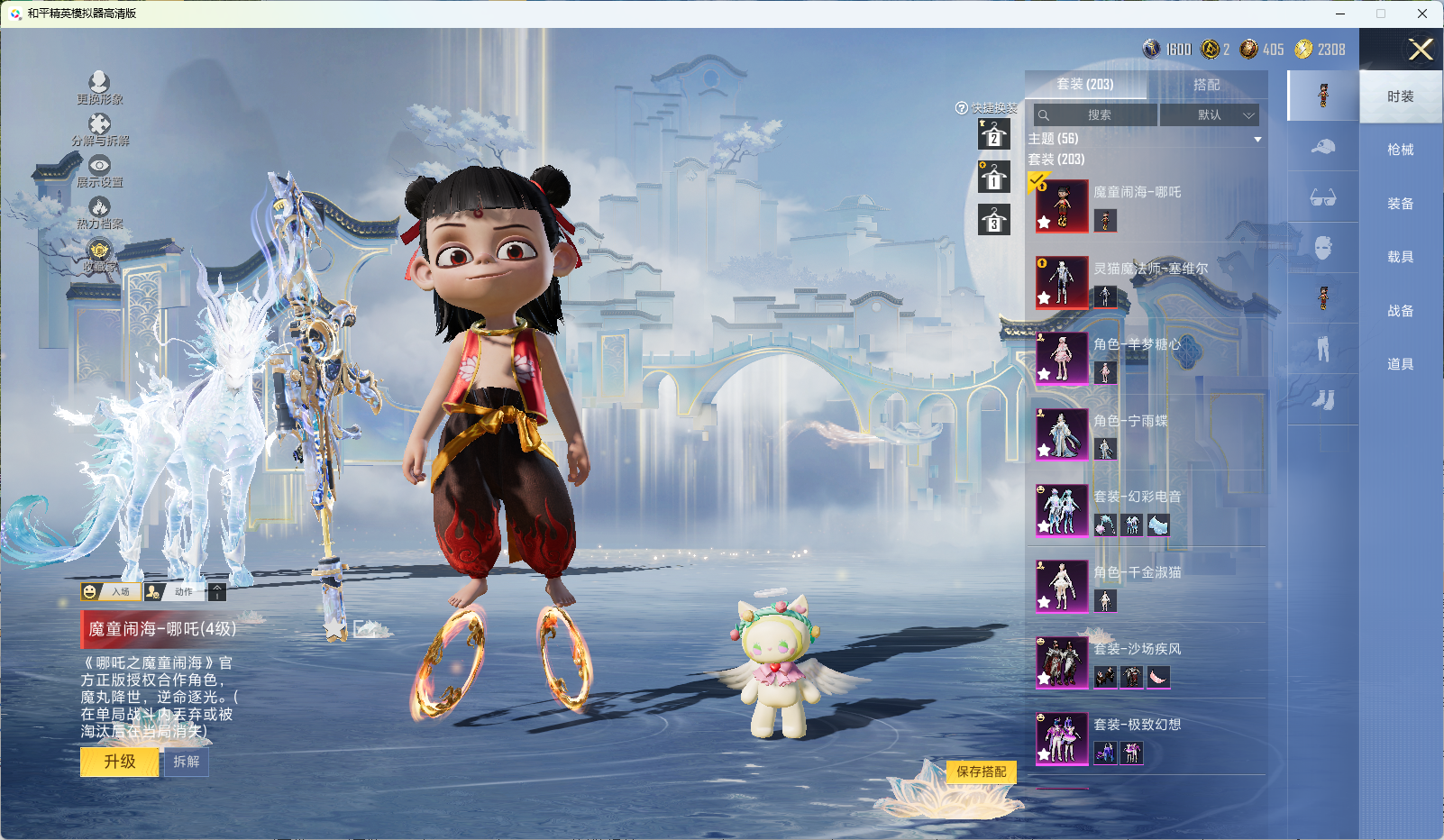Select the 入场 entrance emote tab
This screenshot has width=1444, height=840.
tap(111, 592)
